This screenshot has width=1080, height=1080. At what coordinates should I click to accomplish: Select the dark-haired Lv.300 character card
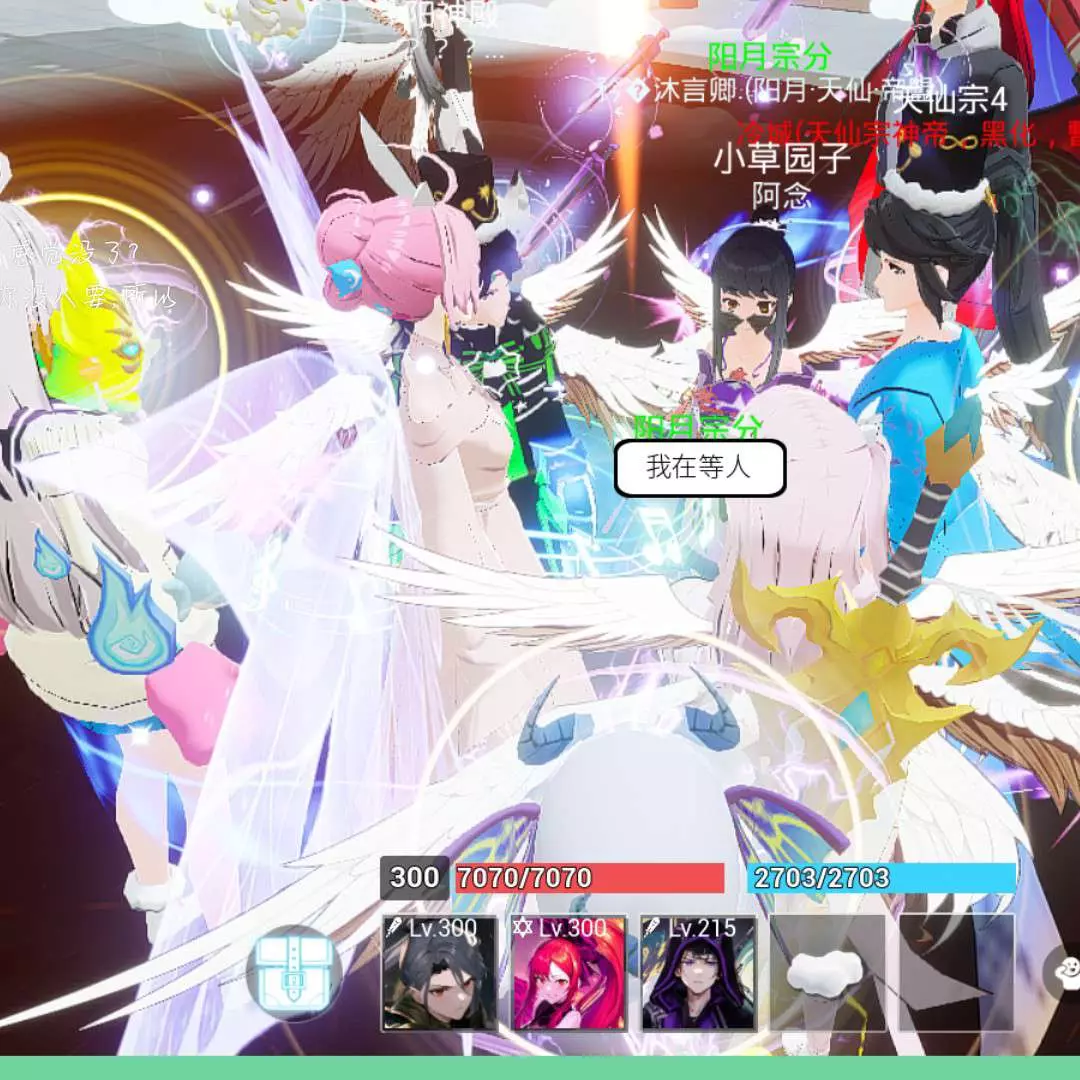point(440,972)
